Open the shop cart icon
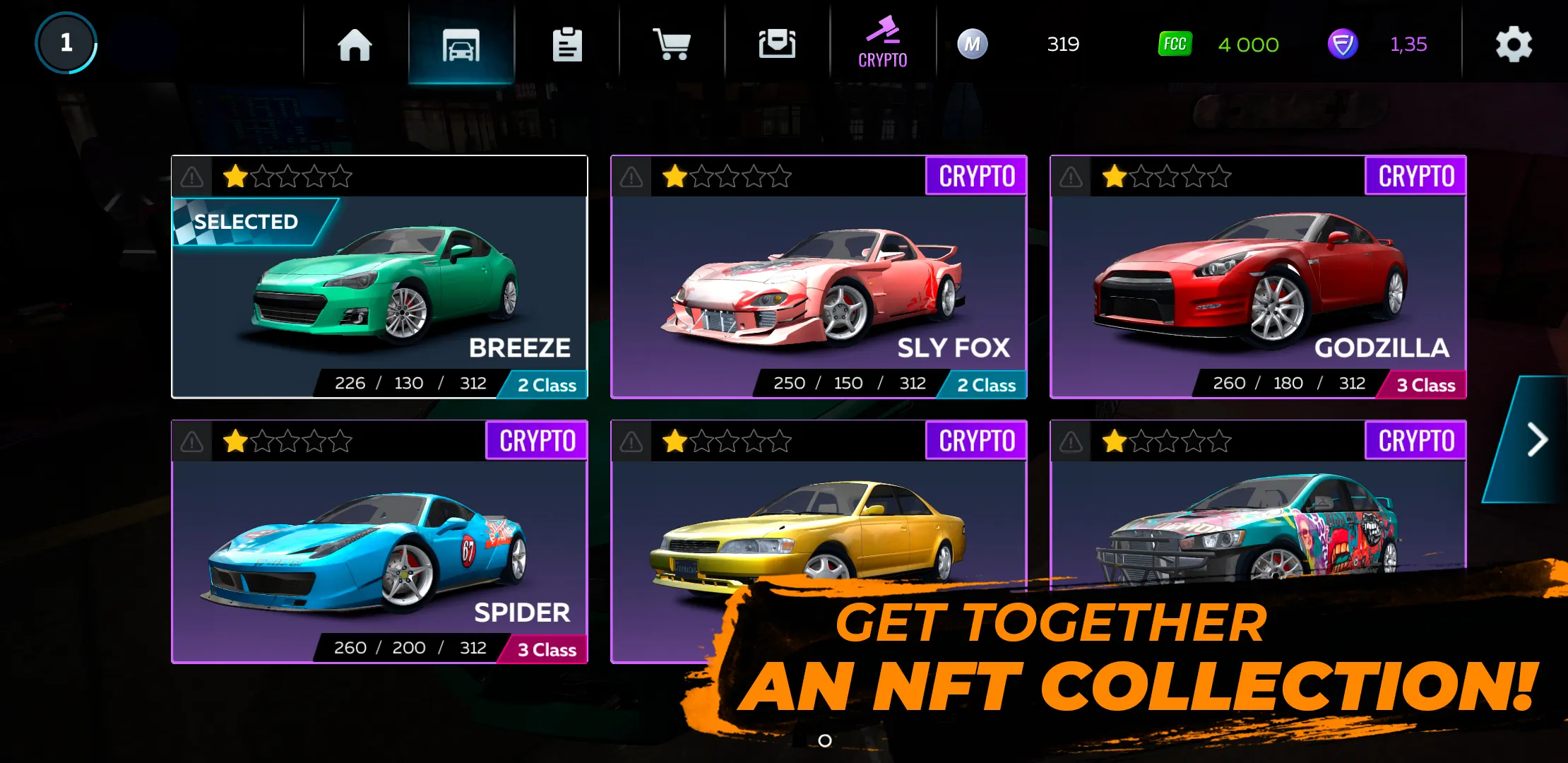 (672, 44)
